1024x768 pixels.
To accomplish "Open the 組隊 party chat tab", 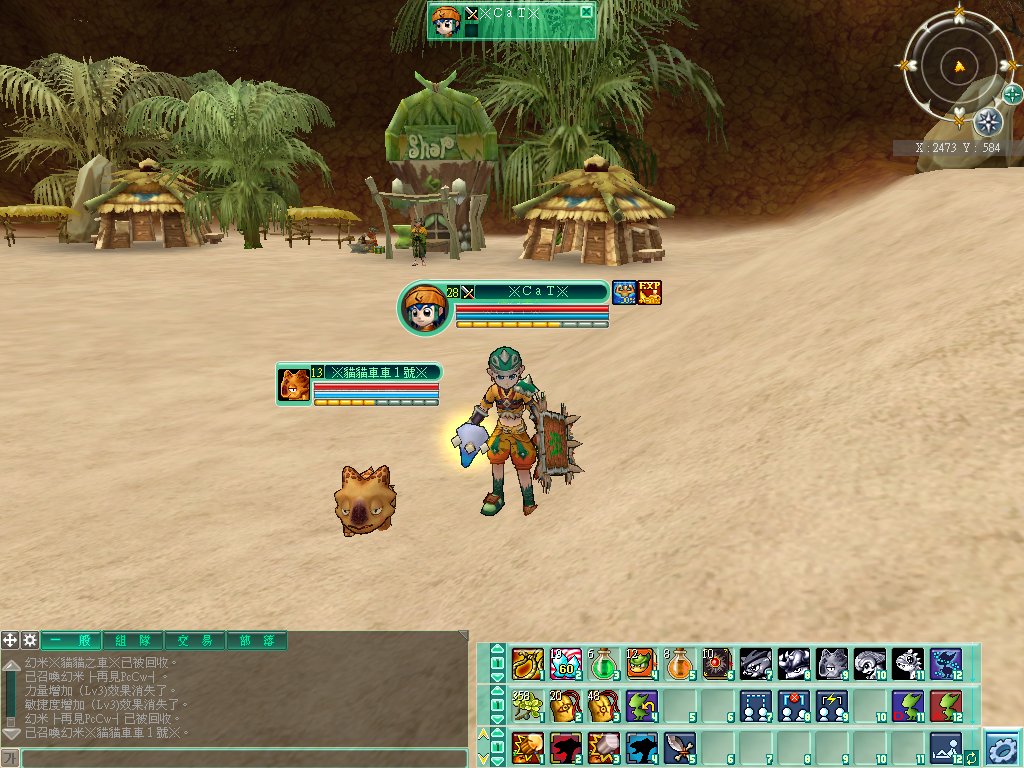I will click(132, 641).
